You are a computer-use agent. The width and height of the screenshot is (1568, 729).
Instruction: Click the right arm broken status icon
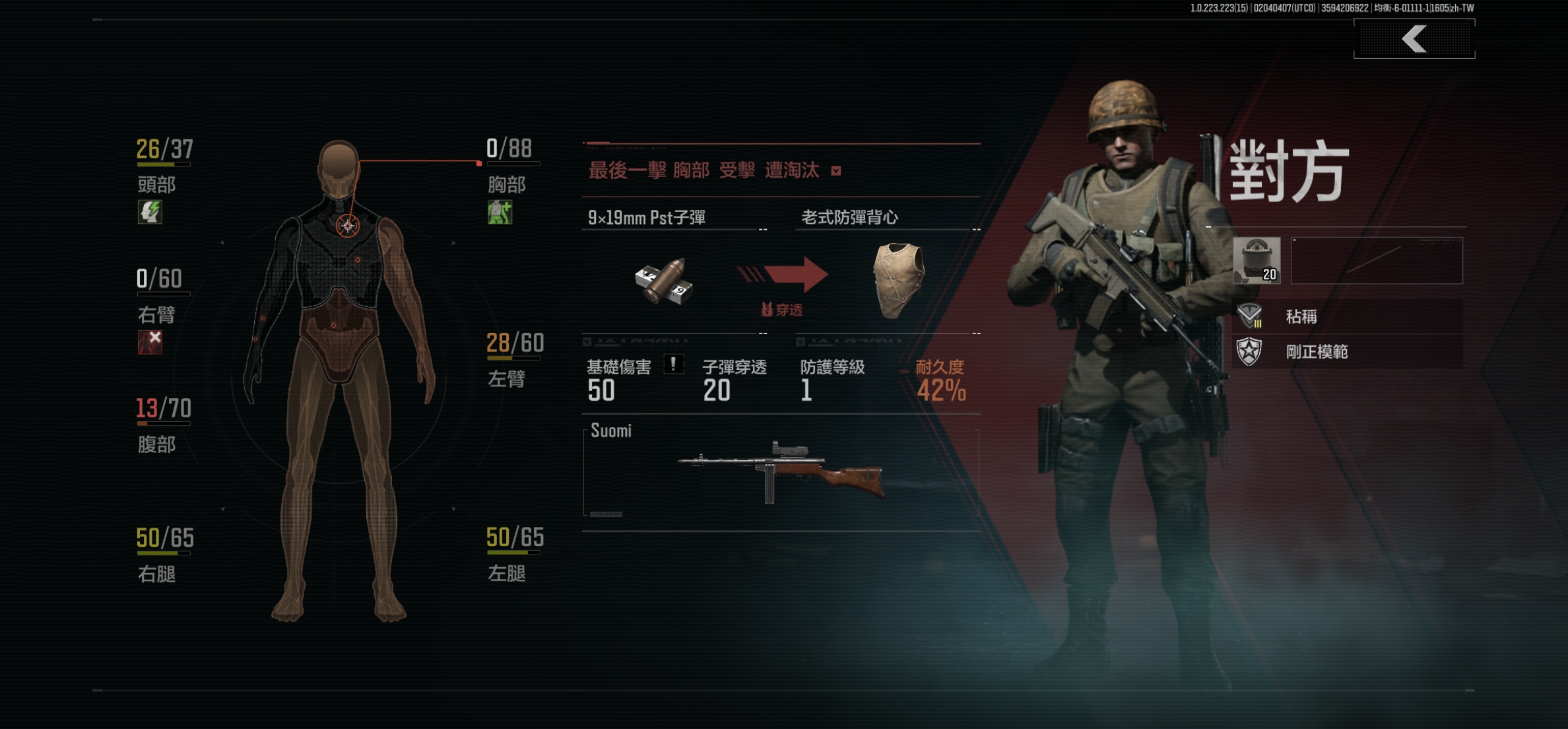point(150,342)
